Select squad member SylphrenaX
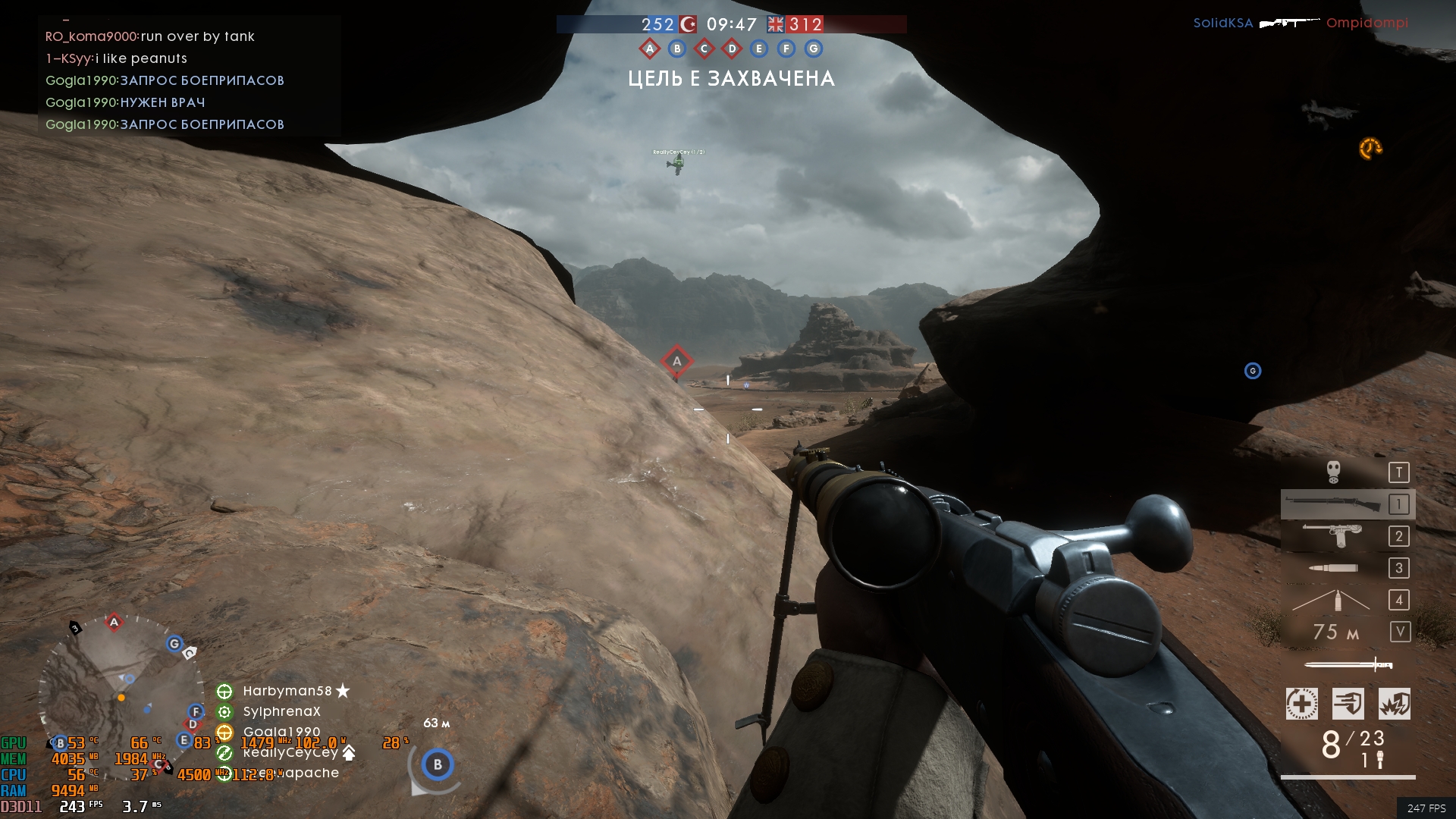The width and height of the screenshot is (1456, 819). pos(281,711)
